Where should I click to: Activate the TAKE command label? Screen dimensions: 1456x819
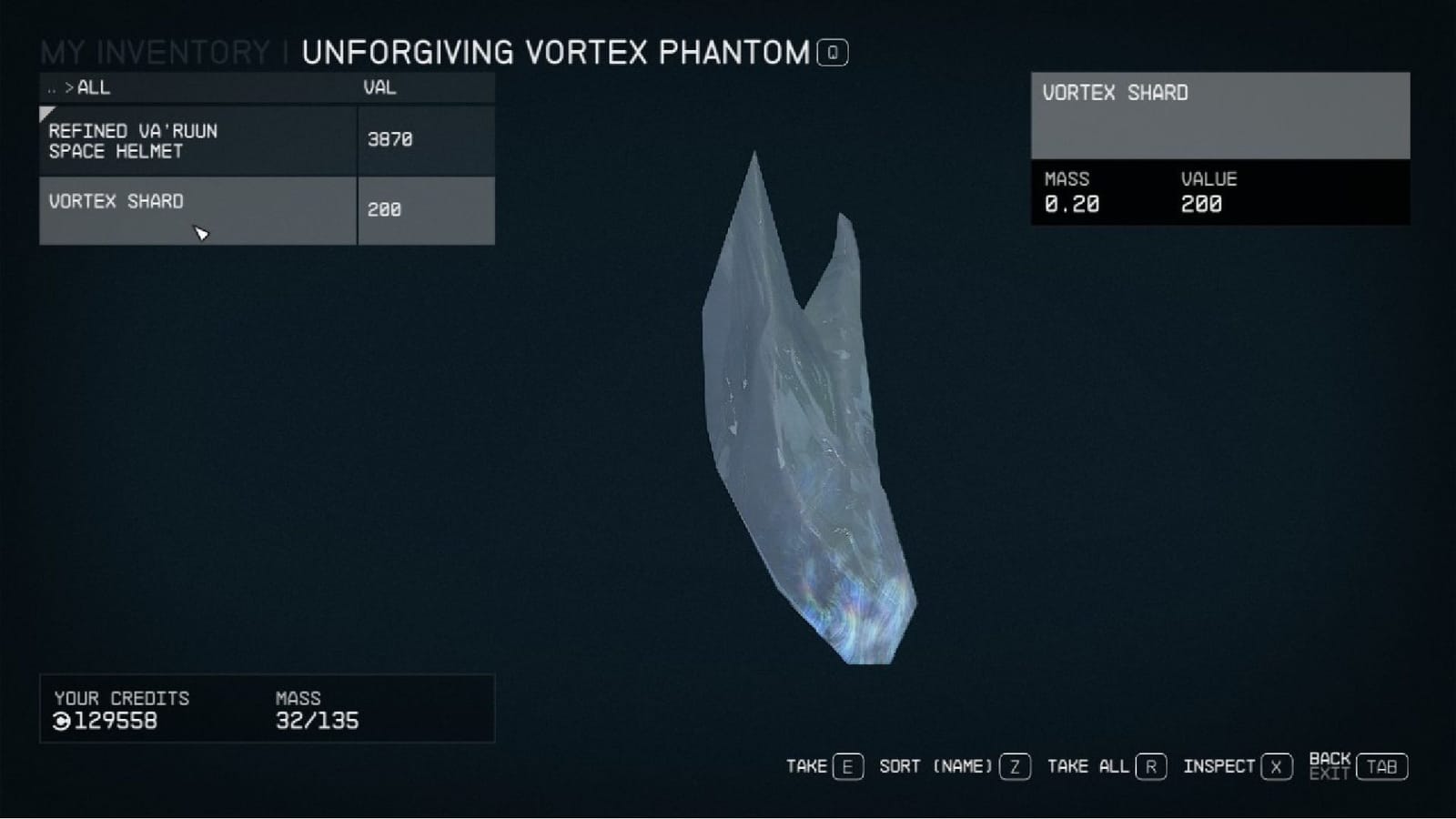[x=806, y=766]
